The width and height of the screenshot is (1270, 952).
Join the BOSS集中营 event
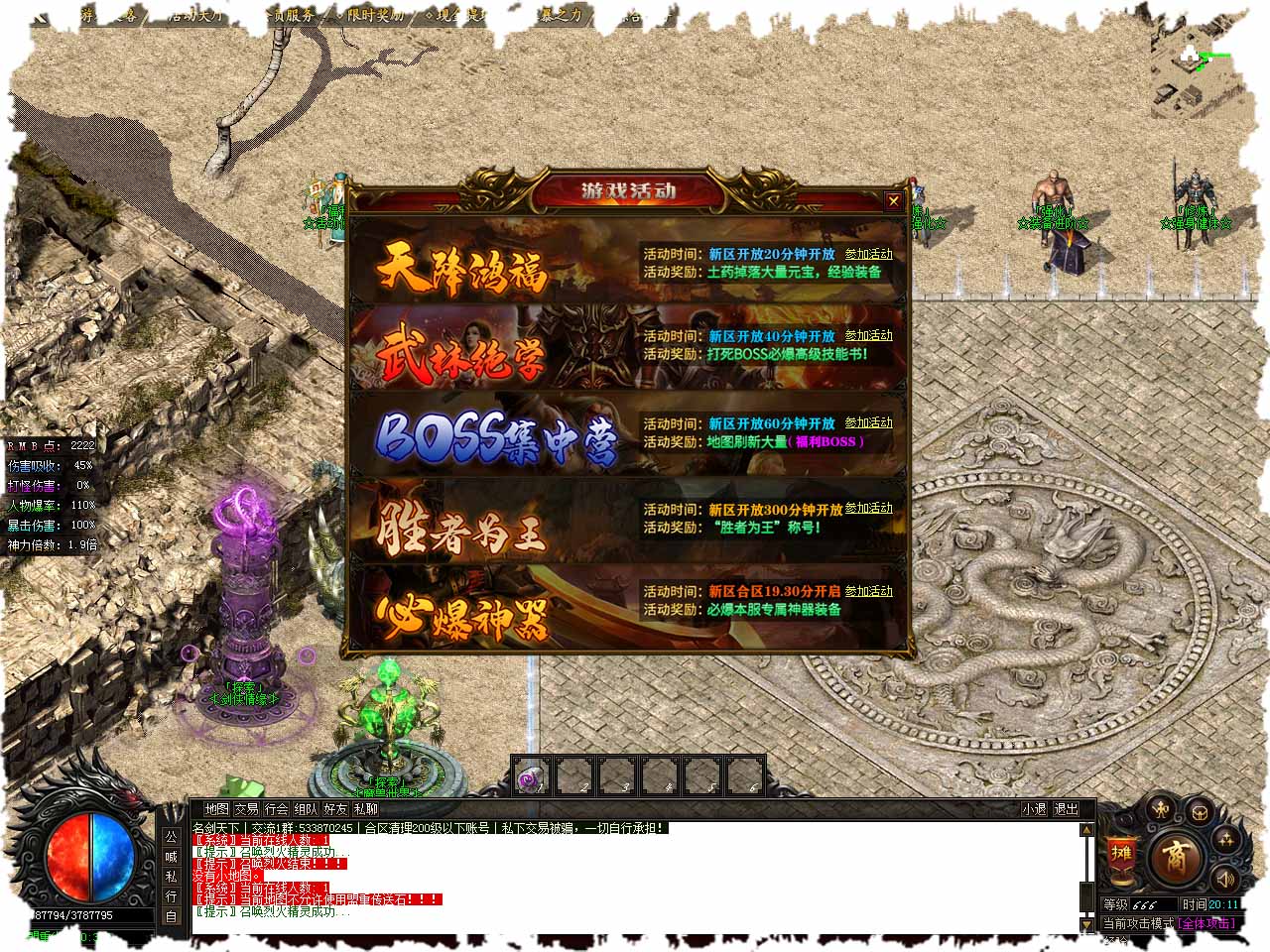pyautogui.click(x=868, y=422)
